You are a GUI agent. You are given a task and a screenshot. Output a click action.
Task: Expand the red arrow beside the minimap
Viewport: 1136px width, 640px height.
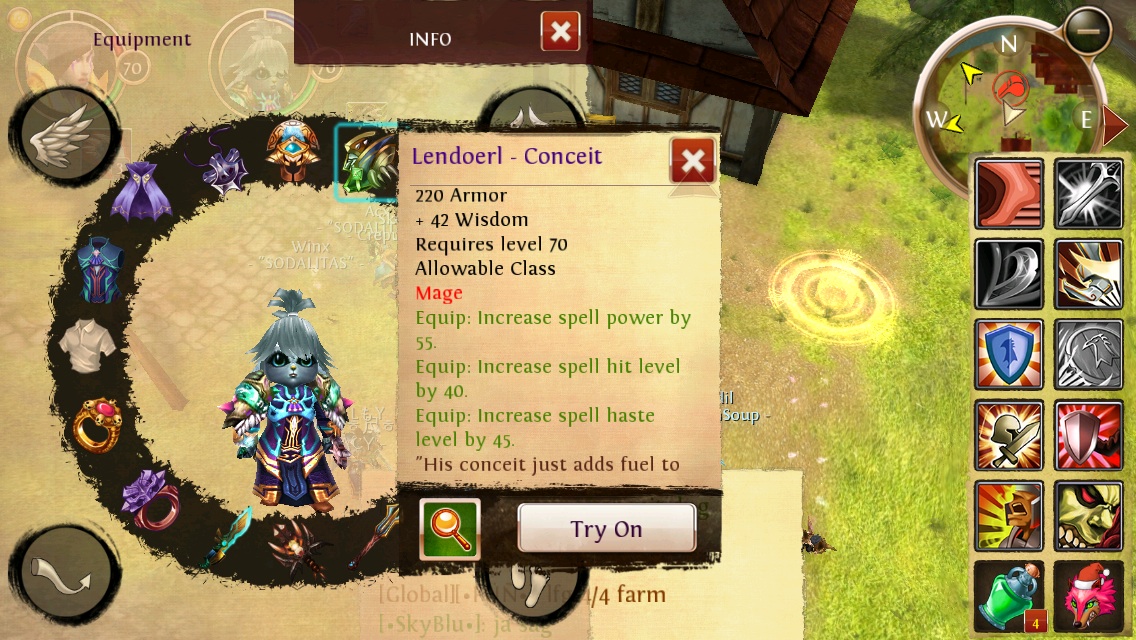[1115, 124]
